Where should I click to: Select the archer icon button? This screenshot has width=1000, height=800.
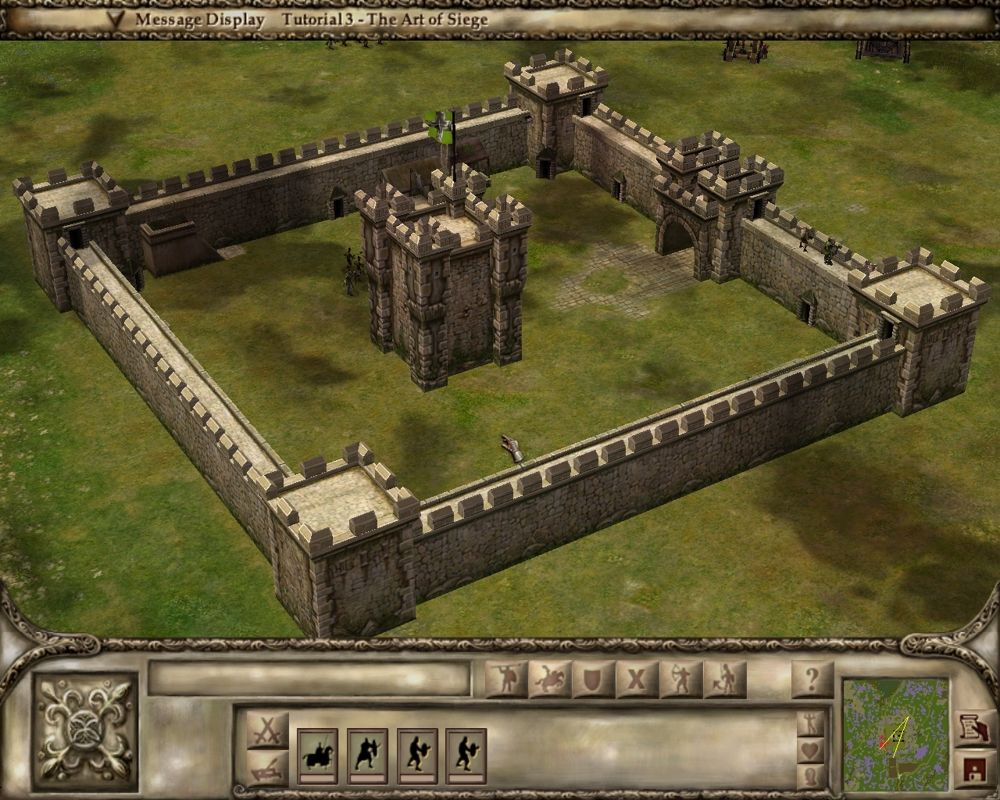(x=681, y=680)
